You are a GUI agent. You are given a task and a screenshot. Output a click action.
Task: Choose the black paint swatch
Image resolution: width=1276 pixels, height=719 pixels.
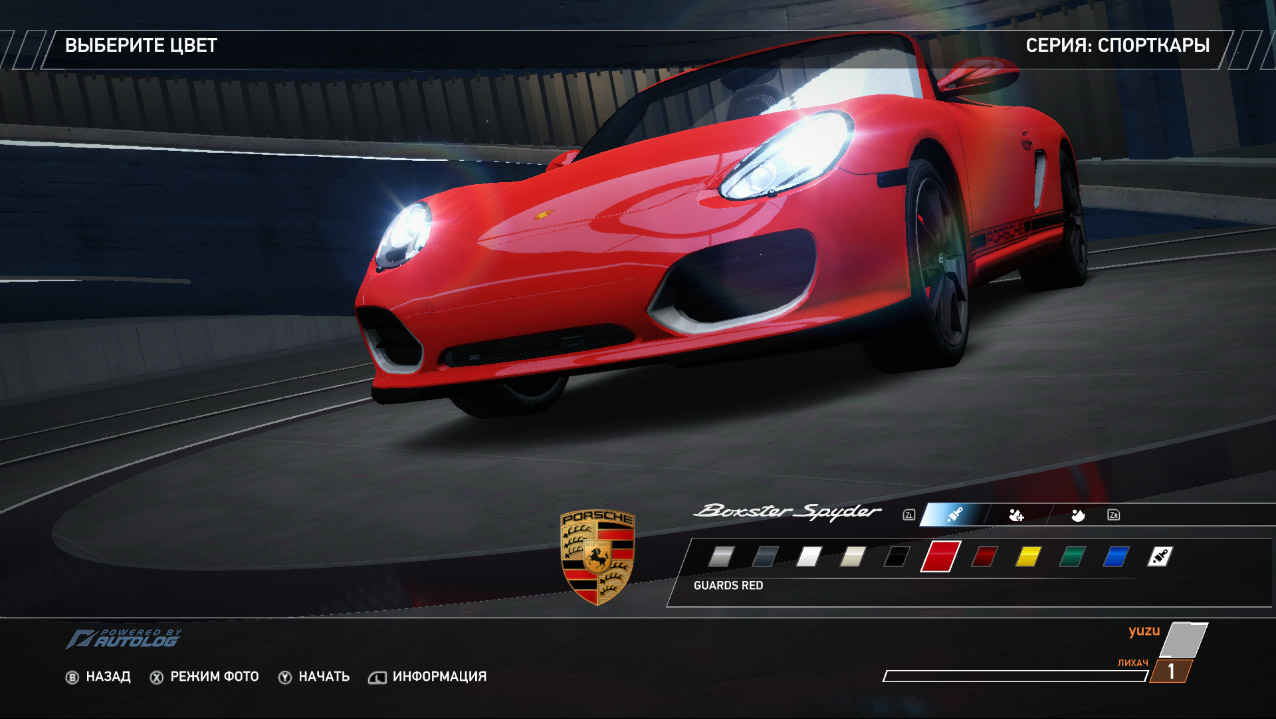pyautogui.click(x=896, y=556)
